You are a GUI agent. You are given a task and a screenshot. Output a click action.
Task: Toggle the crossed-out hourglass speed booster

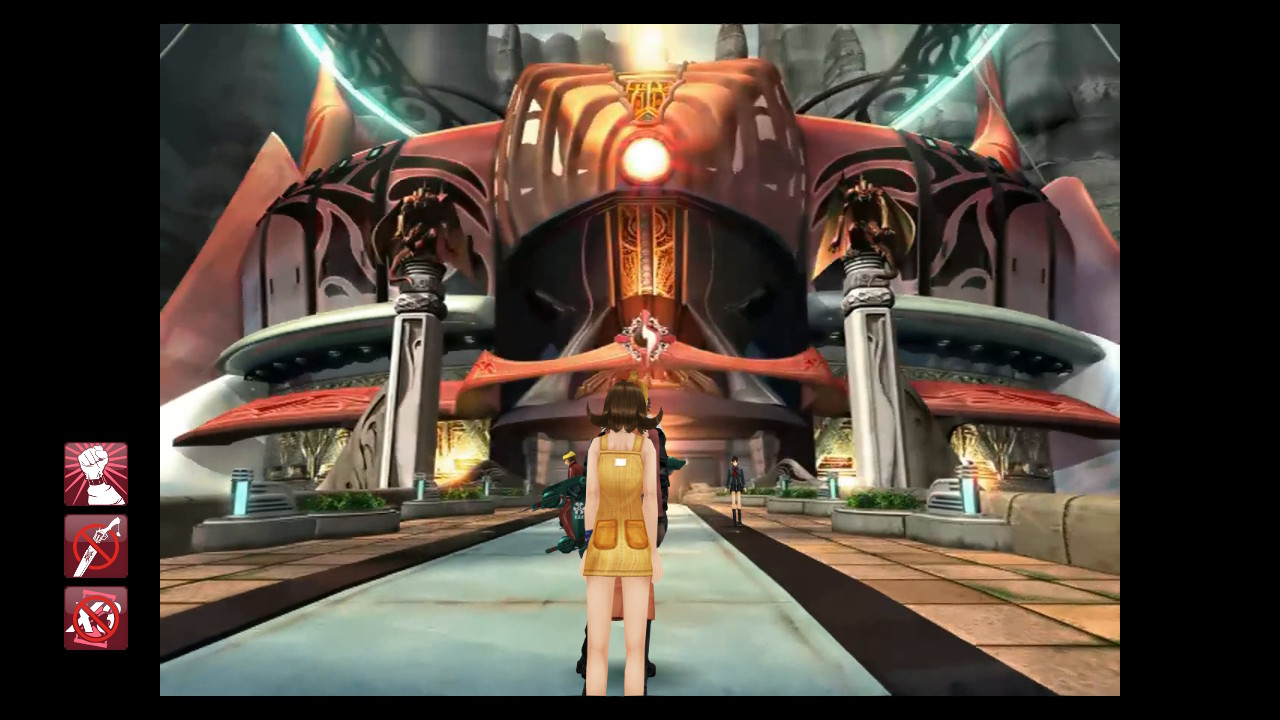point(96,618)
